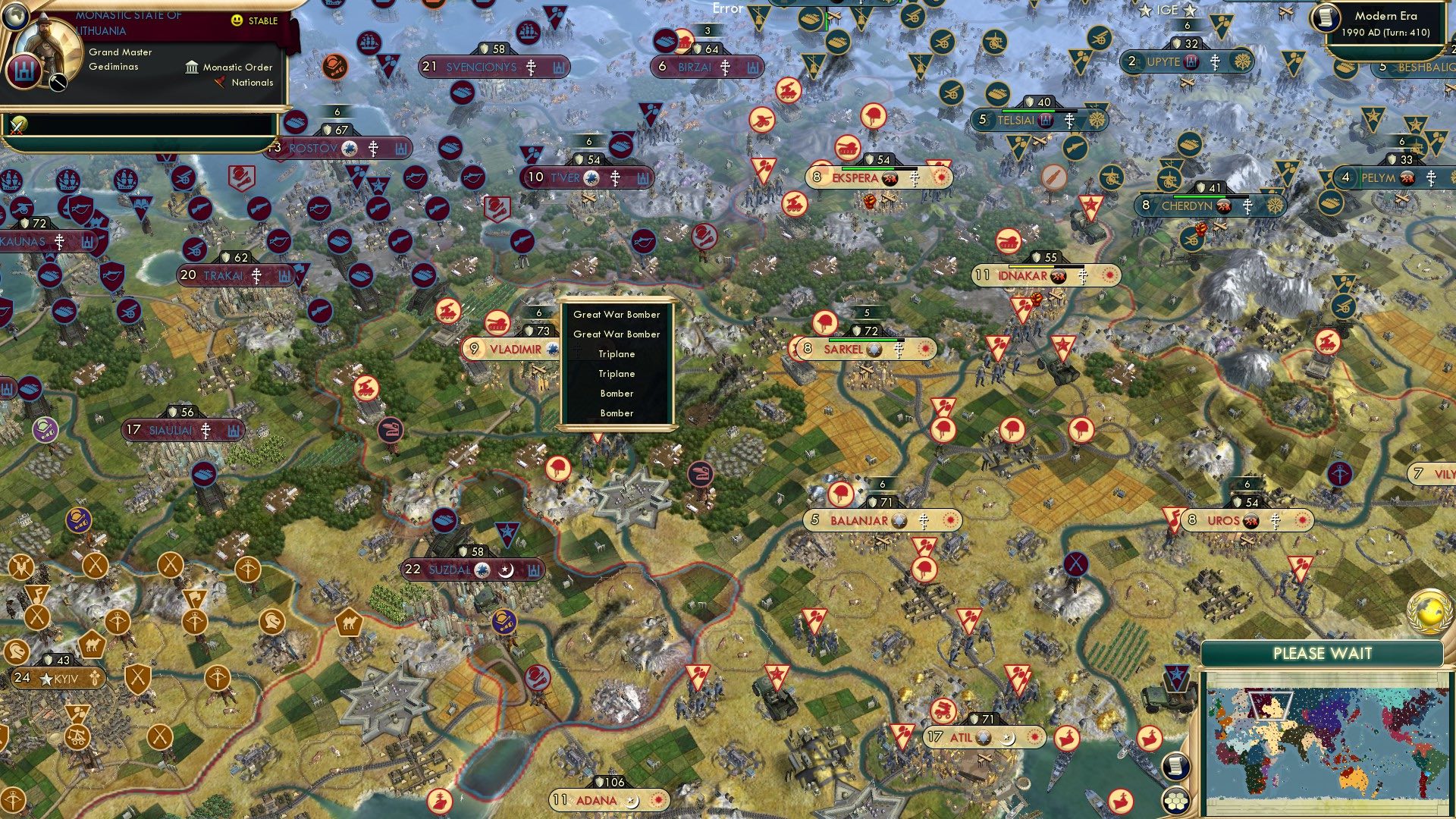Click the hammer icon beside the leader portrait

tap(57, 82)
